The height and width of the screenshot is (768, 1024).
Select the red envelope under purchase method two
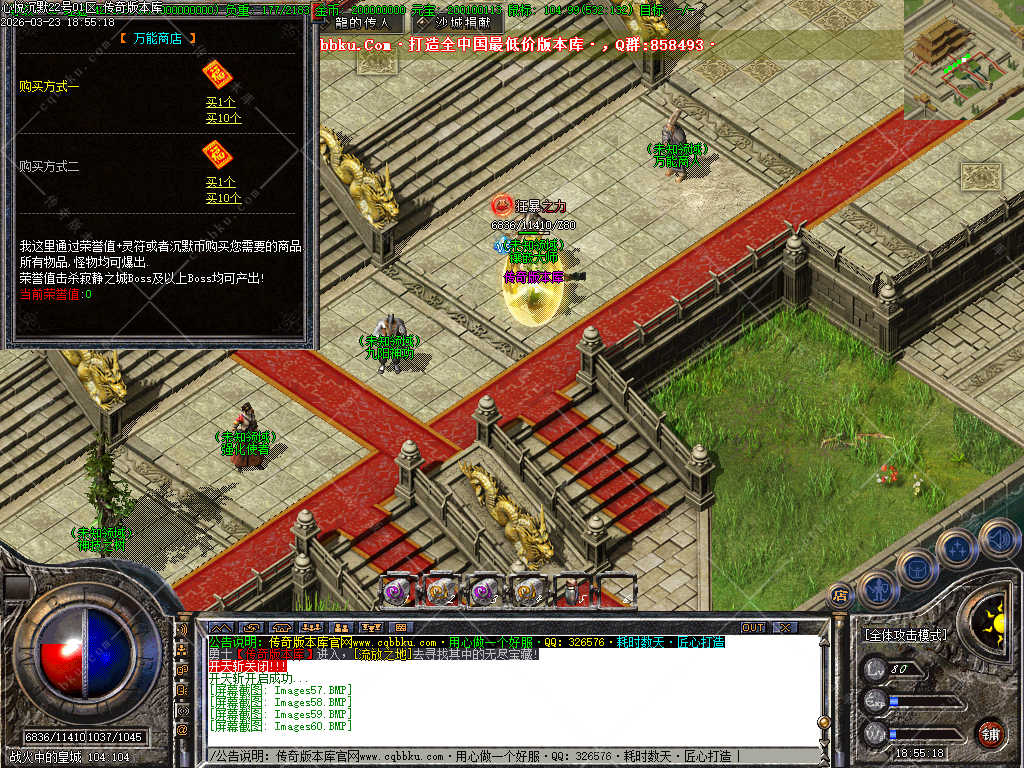tap(217, 155)
